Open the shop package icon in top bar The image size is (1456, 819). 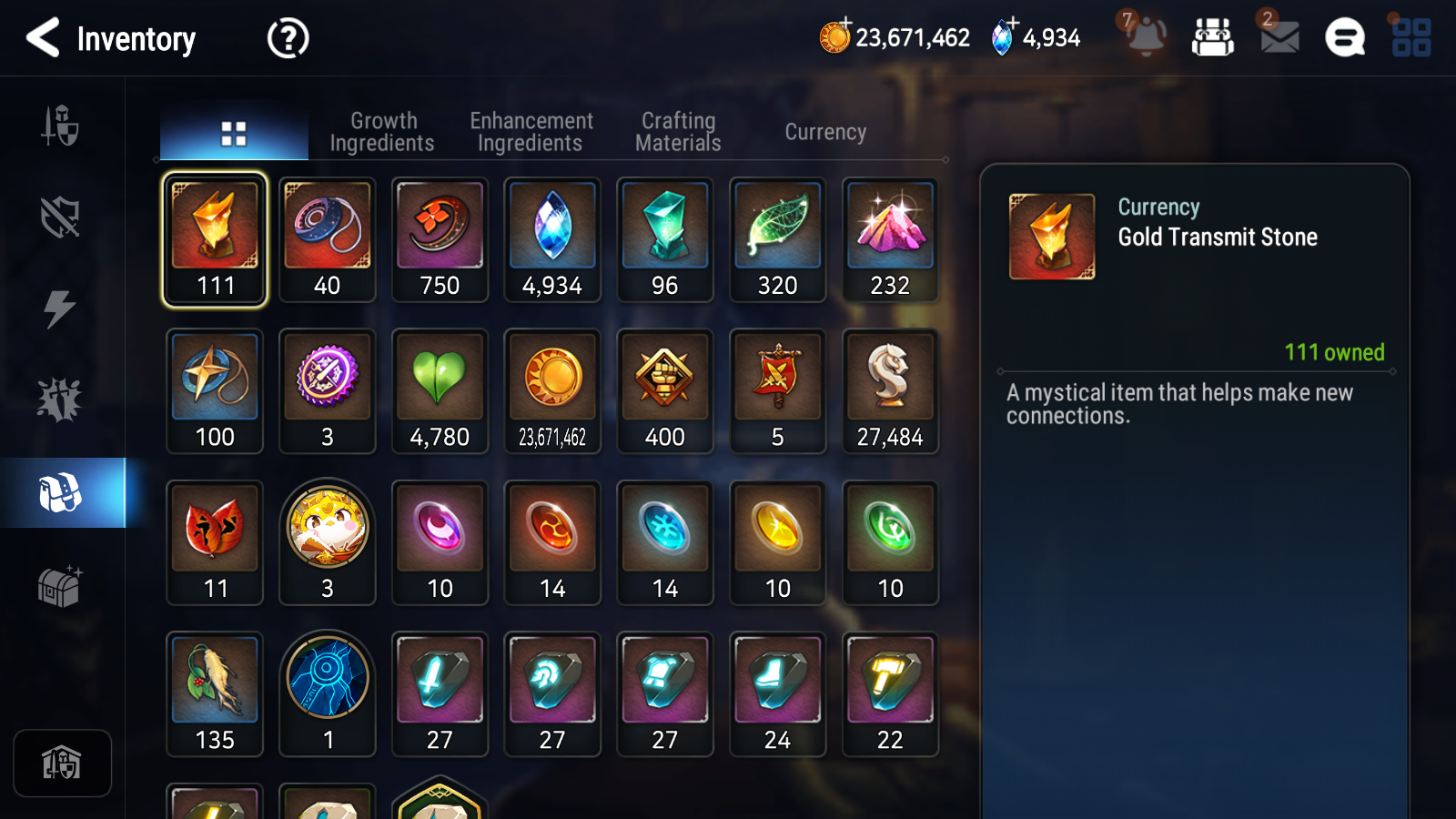1214,38
